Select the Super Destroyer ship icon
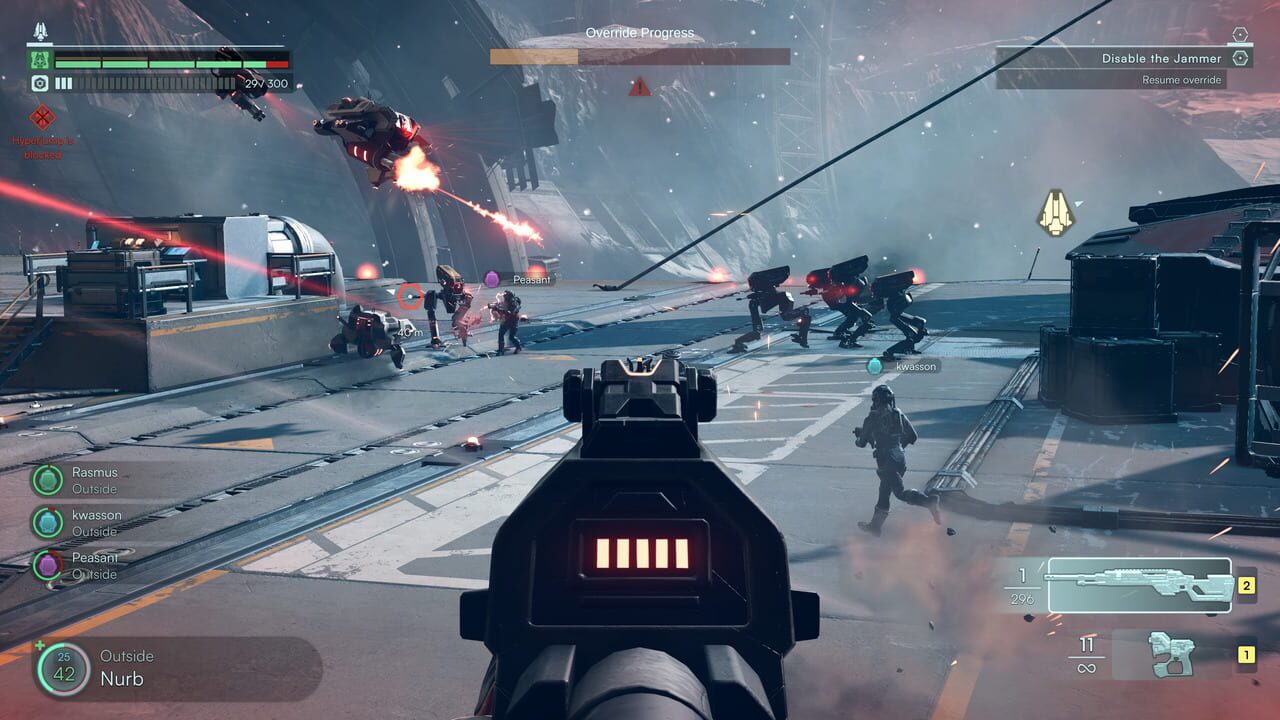 [x=40, y=29]
